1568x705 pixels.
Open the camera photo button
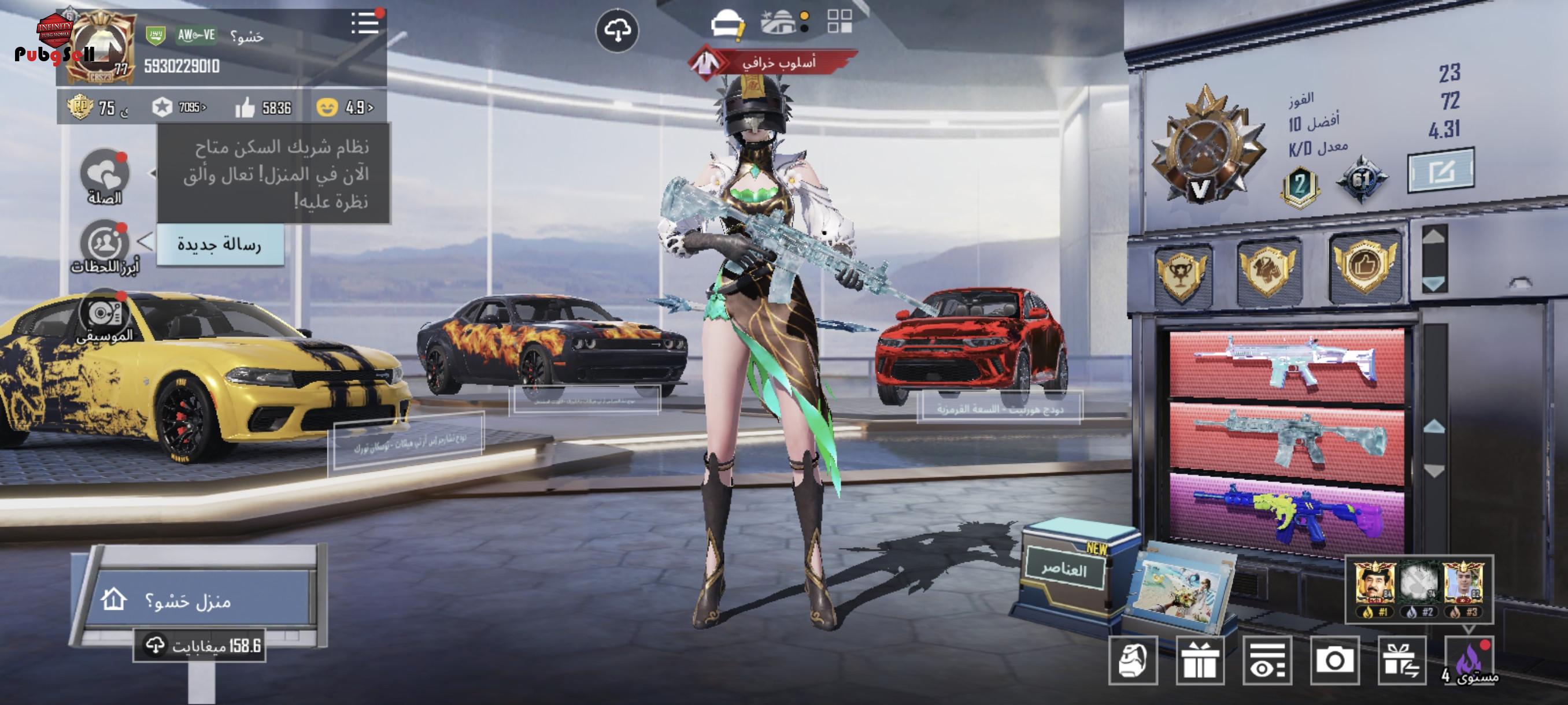[1334, 661]
